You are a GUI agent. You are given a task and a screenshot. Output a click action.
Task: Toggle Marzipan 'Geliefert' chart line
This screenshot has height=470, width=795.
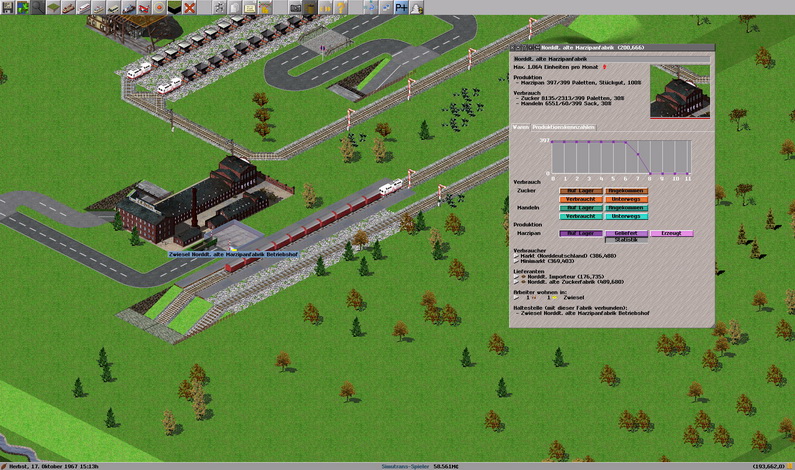point(625,233)
